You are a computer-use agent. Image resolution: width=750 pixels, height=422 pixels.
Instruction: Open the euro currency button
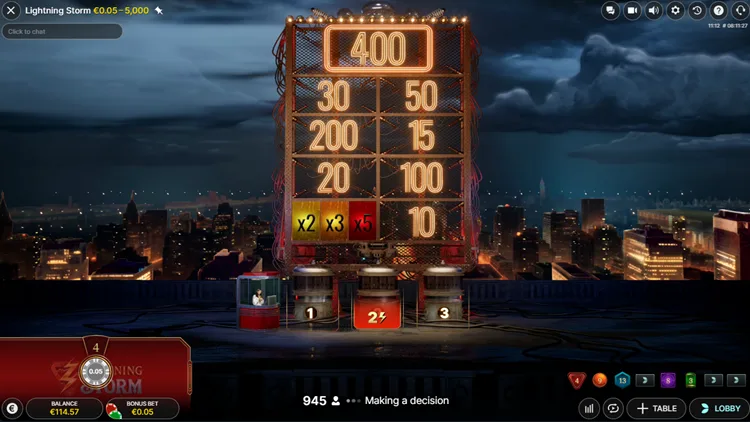point(12,408)
